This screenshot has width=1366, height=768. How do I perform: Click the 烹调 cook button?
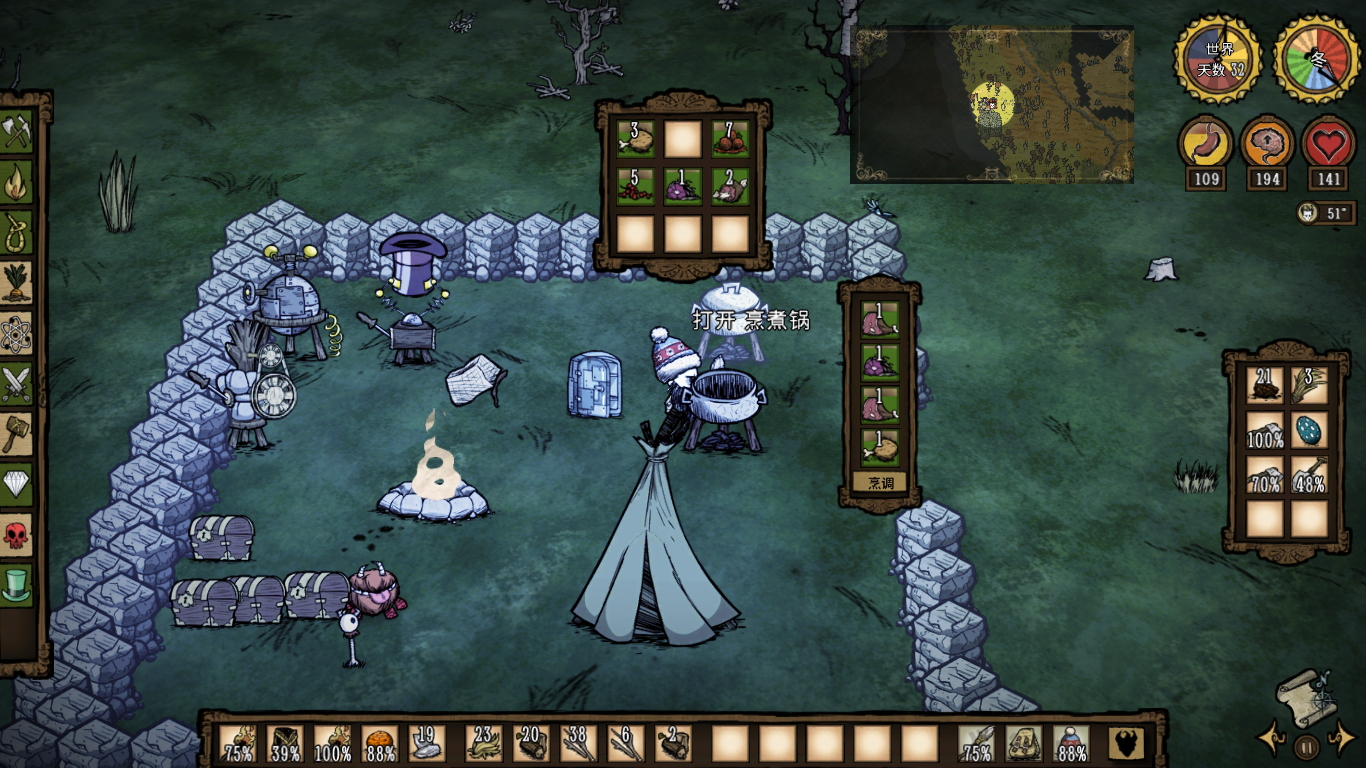click(x=880, y=483)
